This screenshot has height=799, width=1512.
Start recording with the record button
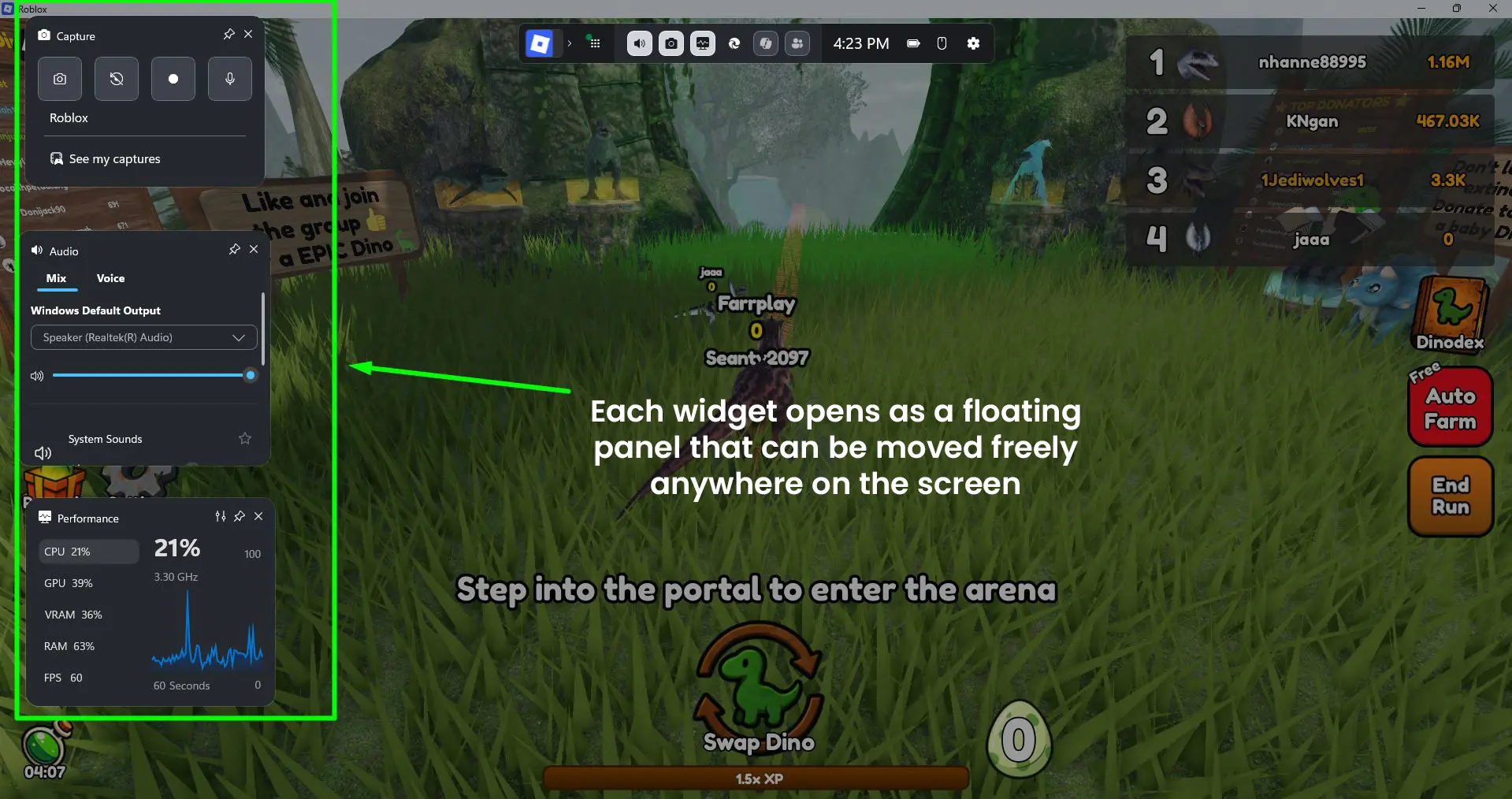(173, 79)
